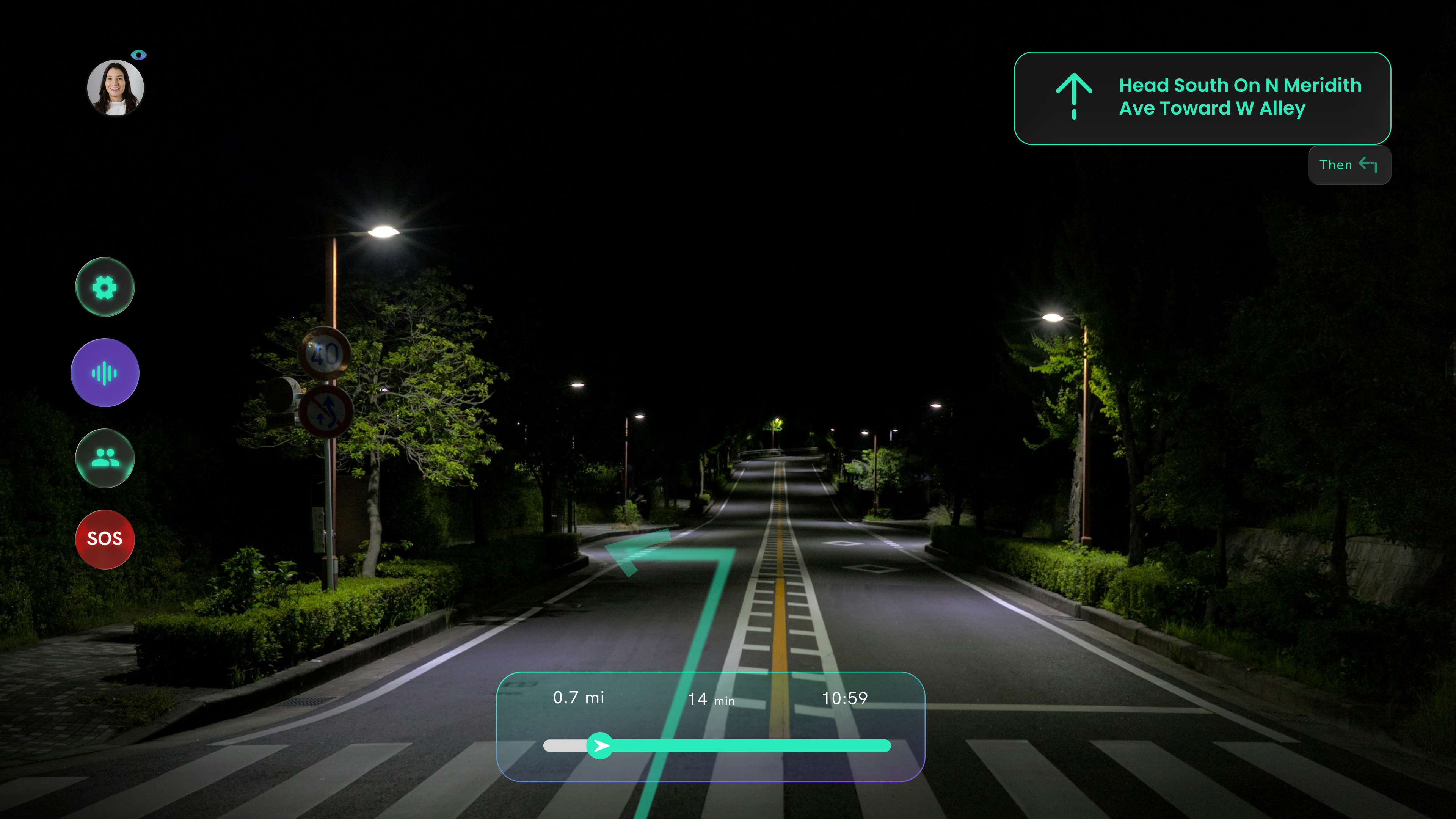
Task: Click the route progress bar arrow marker
Action: click(x=600, y=745)
